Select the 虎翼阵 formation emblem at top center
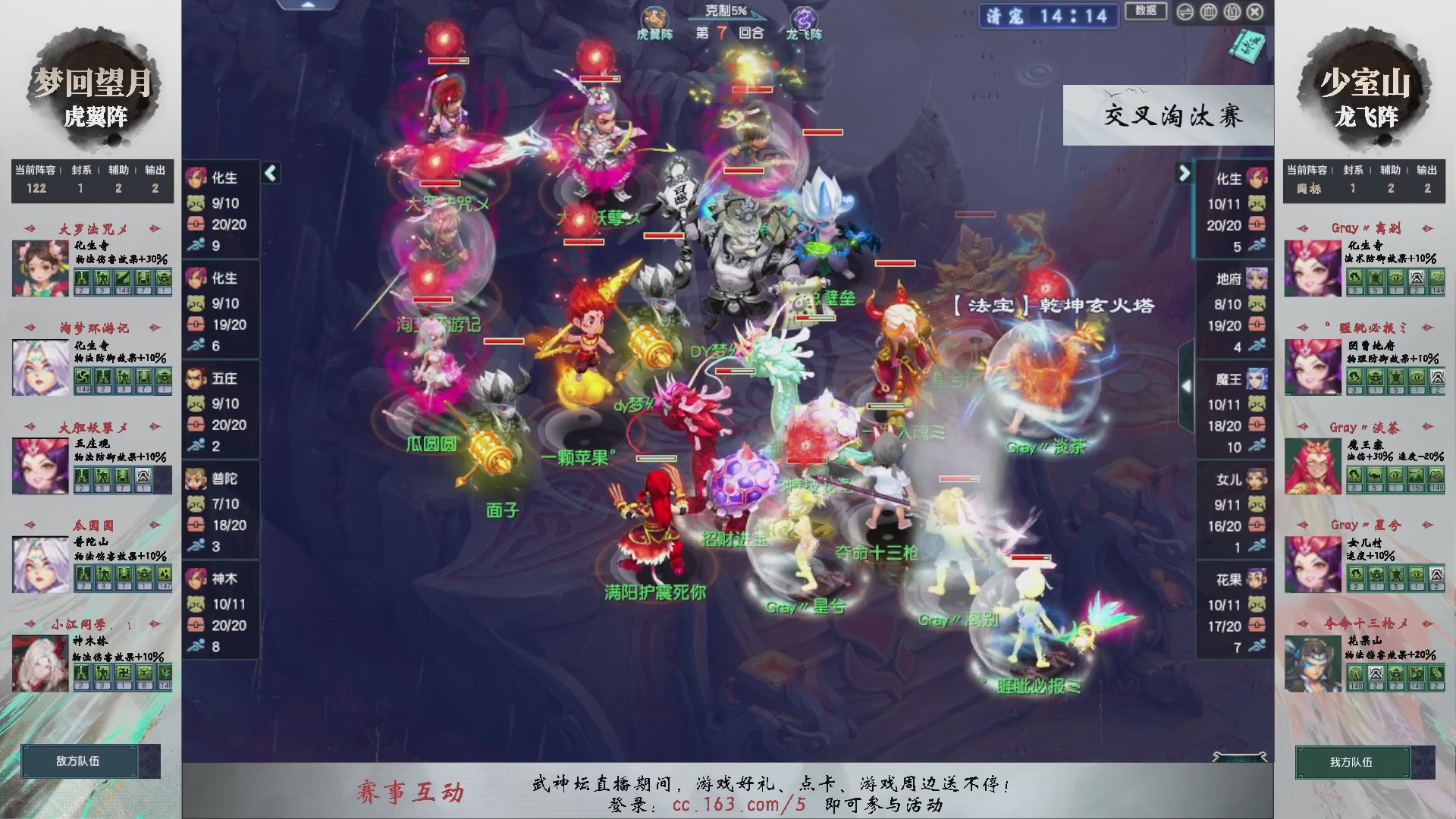The image size is (1456, 819). [655, 17]
